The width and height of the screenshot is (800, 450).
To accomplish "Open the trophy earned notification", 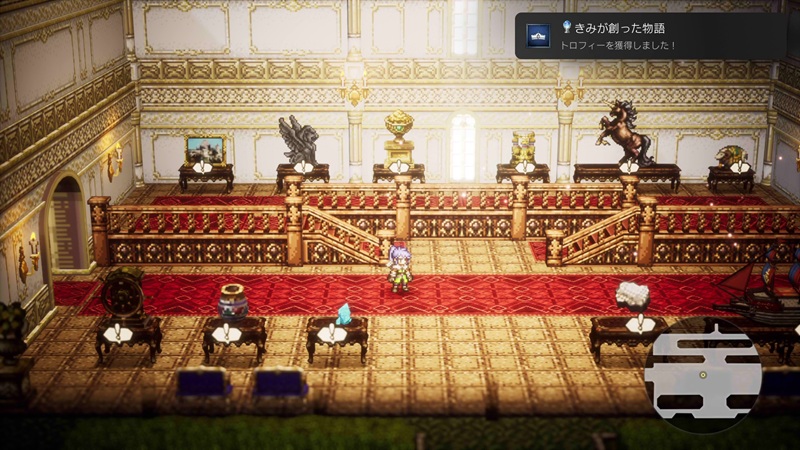I will click(x=650, y=35).
